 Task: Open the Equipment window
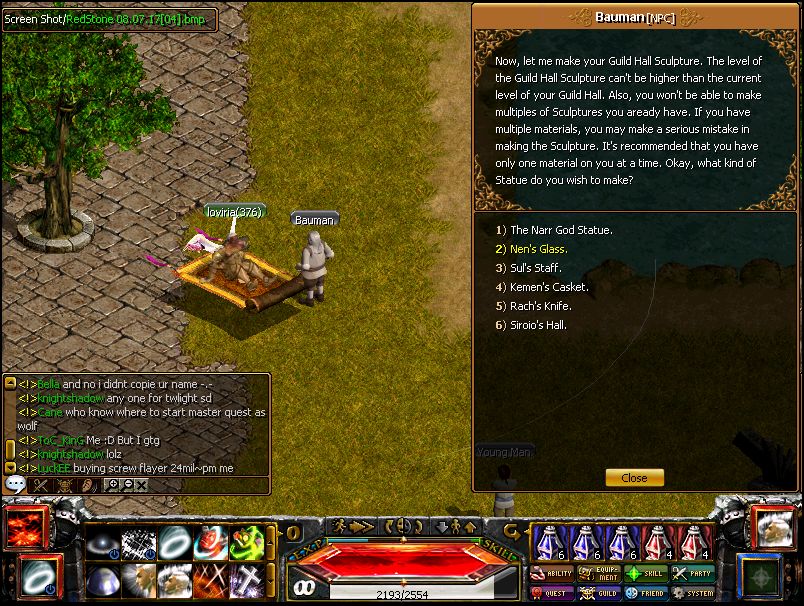point(599,574)
